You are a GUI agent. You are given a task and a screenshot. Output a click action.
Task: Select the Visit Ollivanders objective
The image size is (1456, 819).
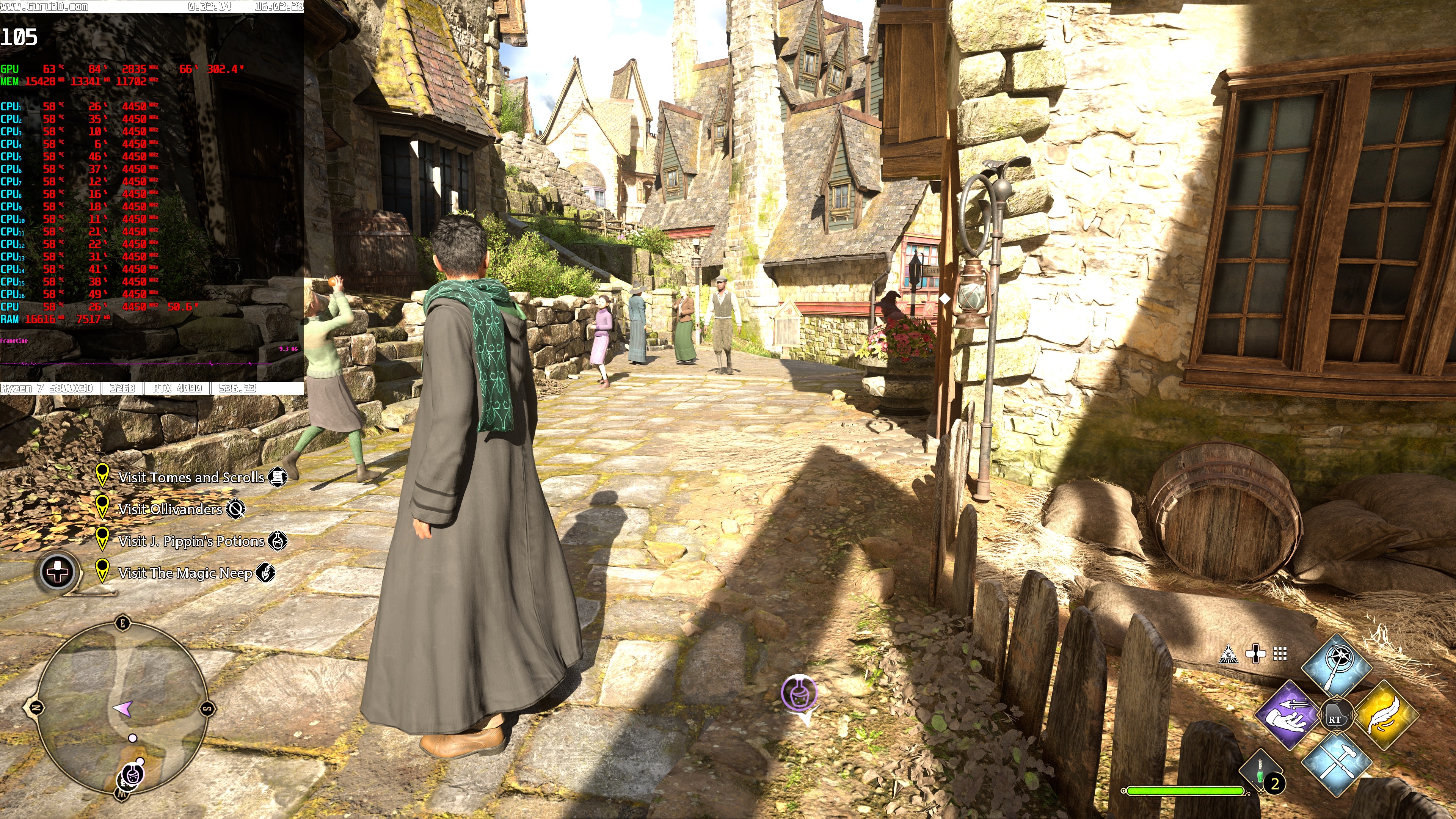click(x=170, y=509)
